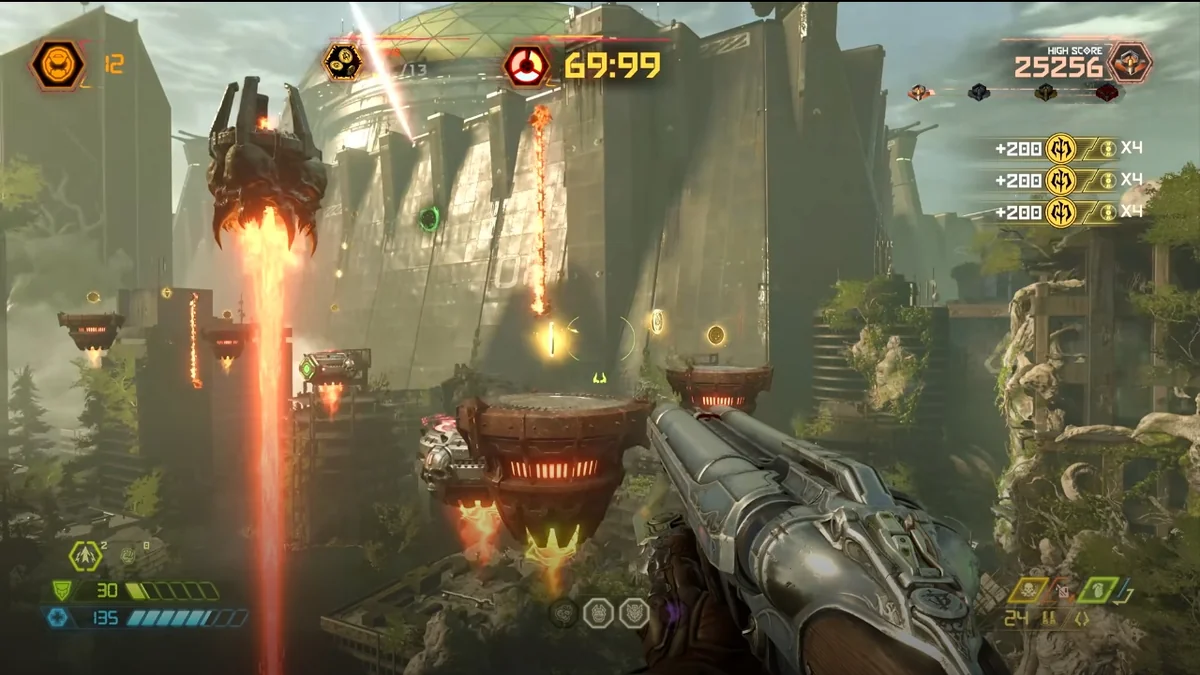Select the hexagonal demon objective tracker icon
Viewport: 1200px width, 675px height.
342,62
